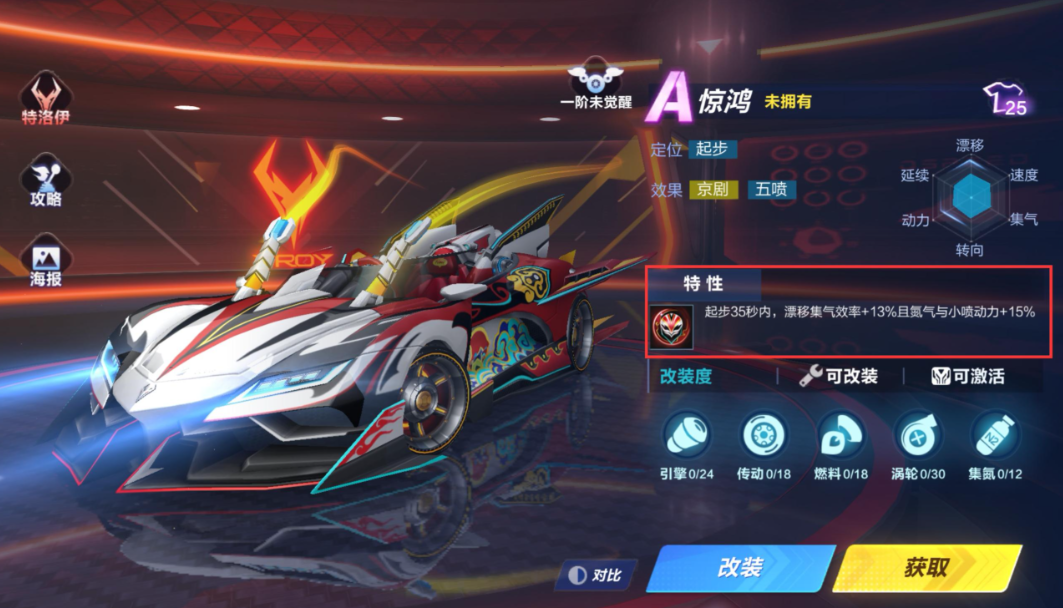Select the 京剧 effect tag
This screenshot has height=608, width=1063.
(x=712, y=189)
